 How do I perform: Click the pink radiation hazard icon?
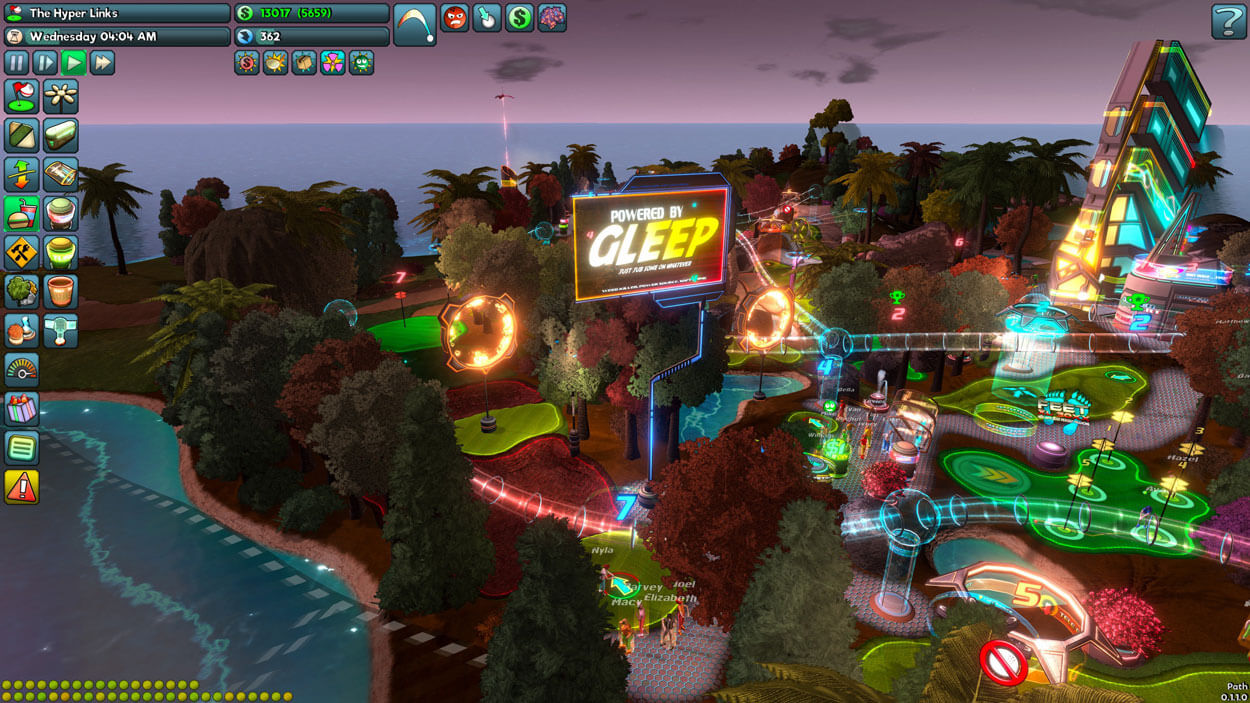coord(333,63)
